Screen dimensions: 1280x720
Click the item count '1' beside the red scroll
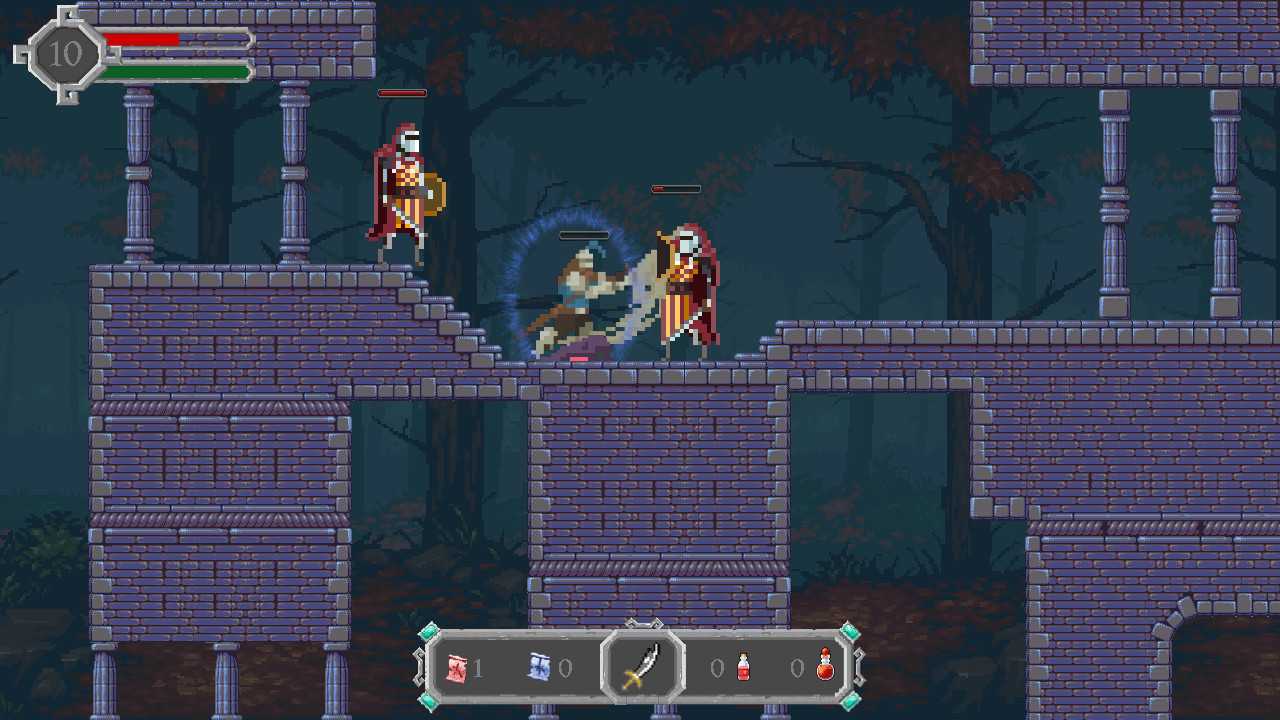point(479,668)
